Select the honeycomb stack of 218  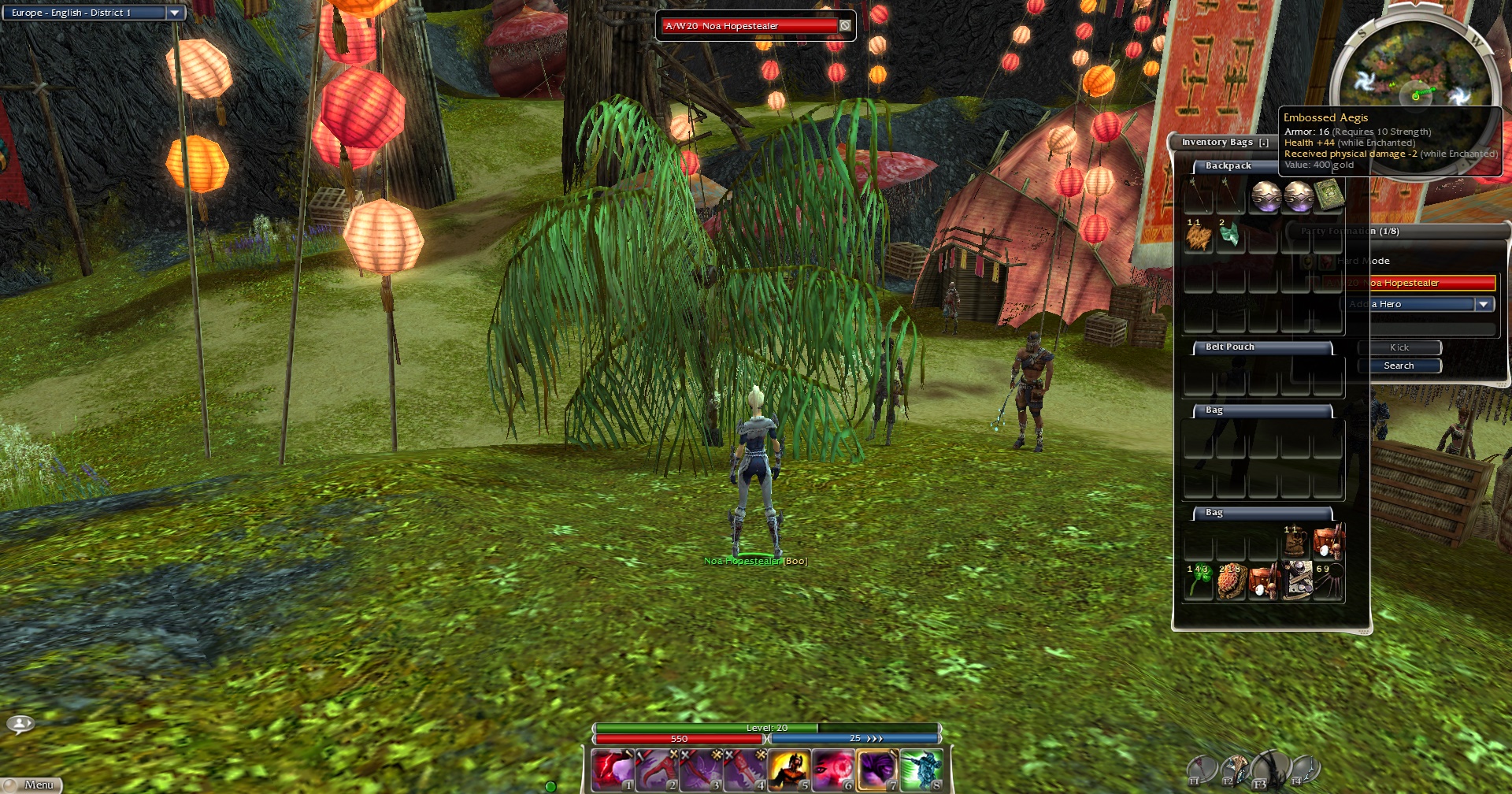coord(1231,581)
